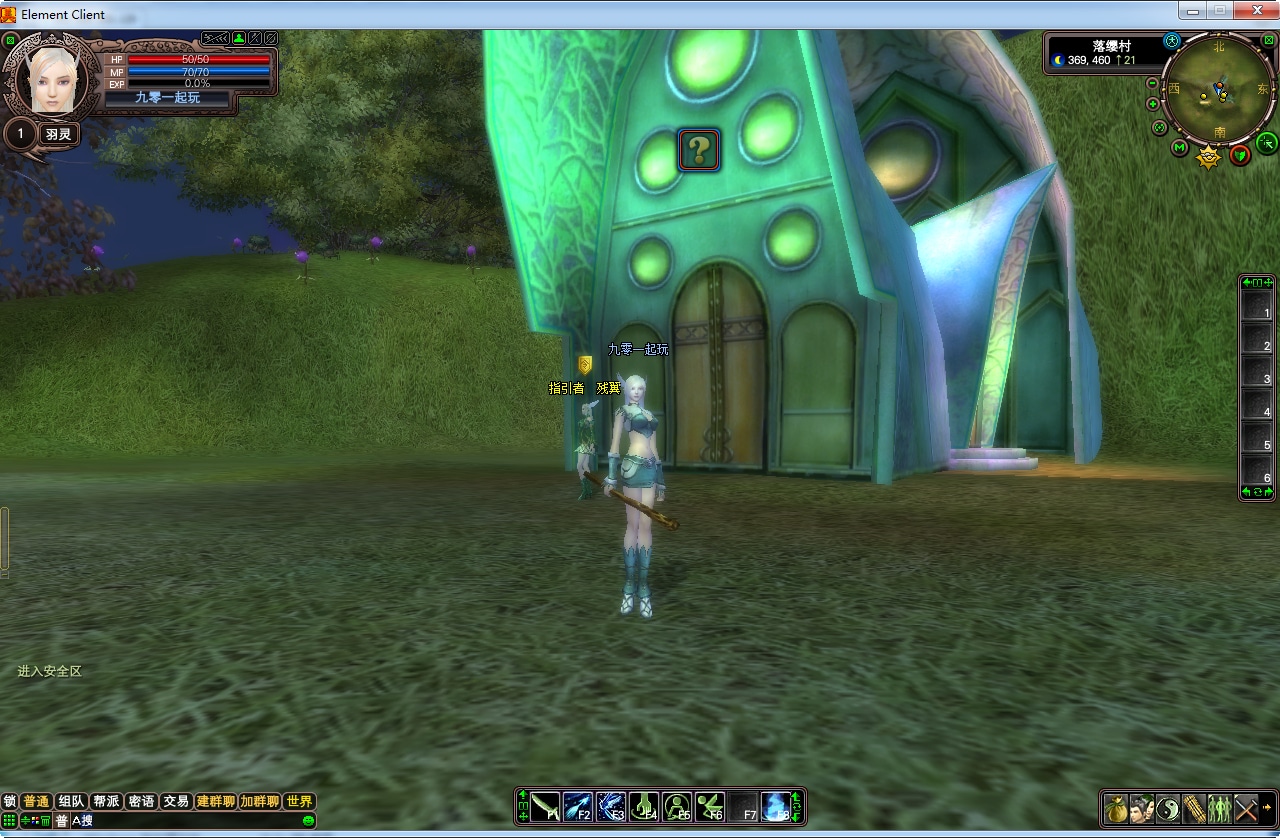The width and height of the screenshot is (1280, 838).
Task: Open the 帮派 guild chat channel
Action: [x=106, y=801]
